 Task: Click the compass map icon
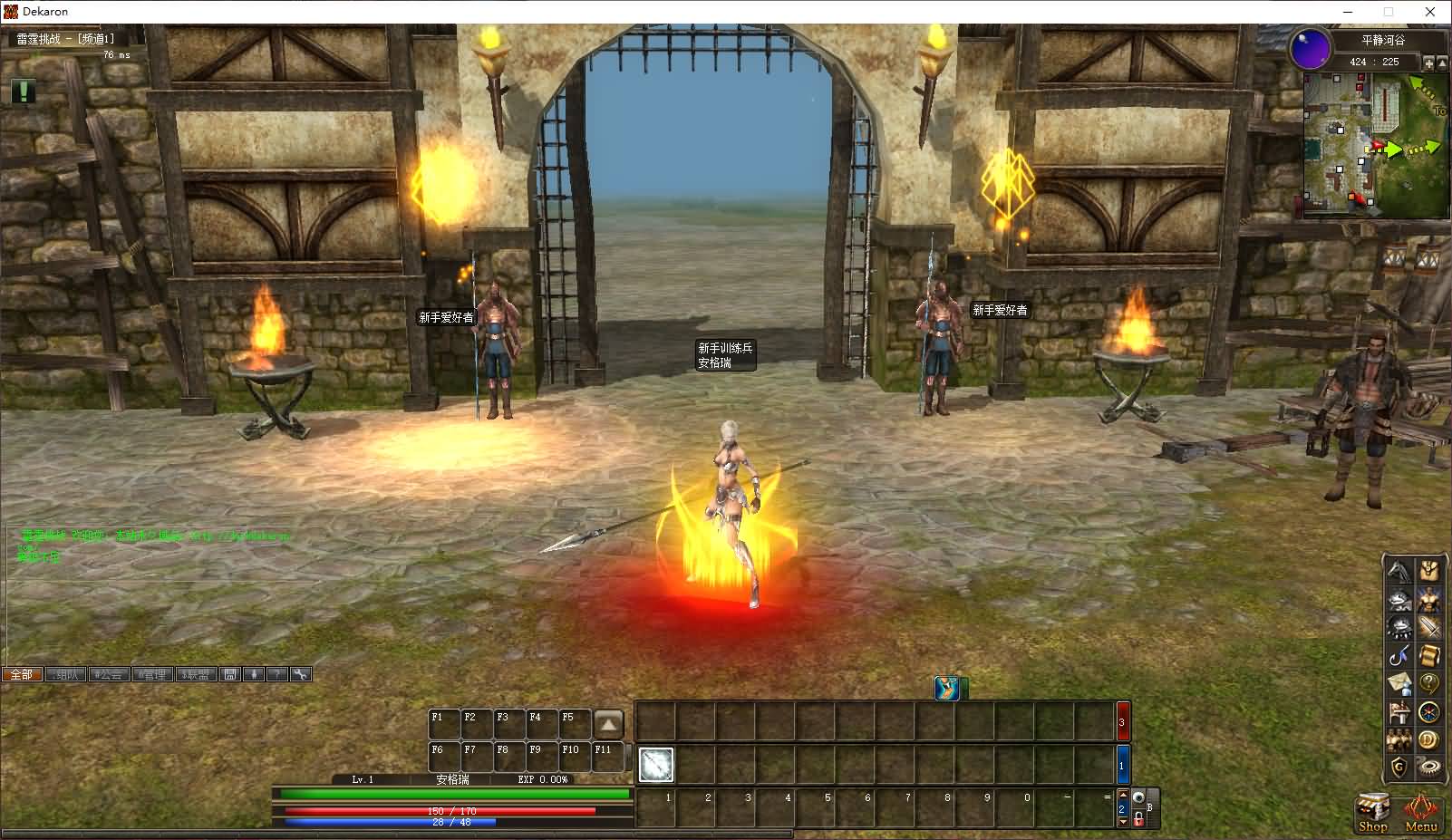click(x=1429, y=712)
